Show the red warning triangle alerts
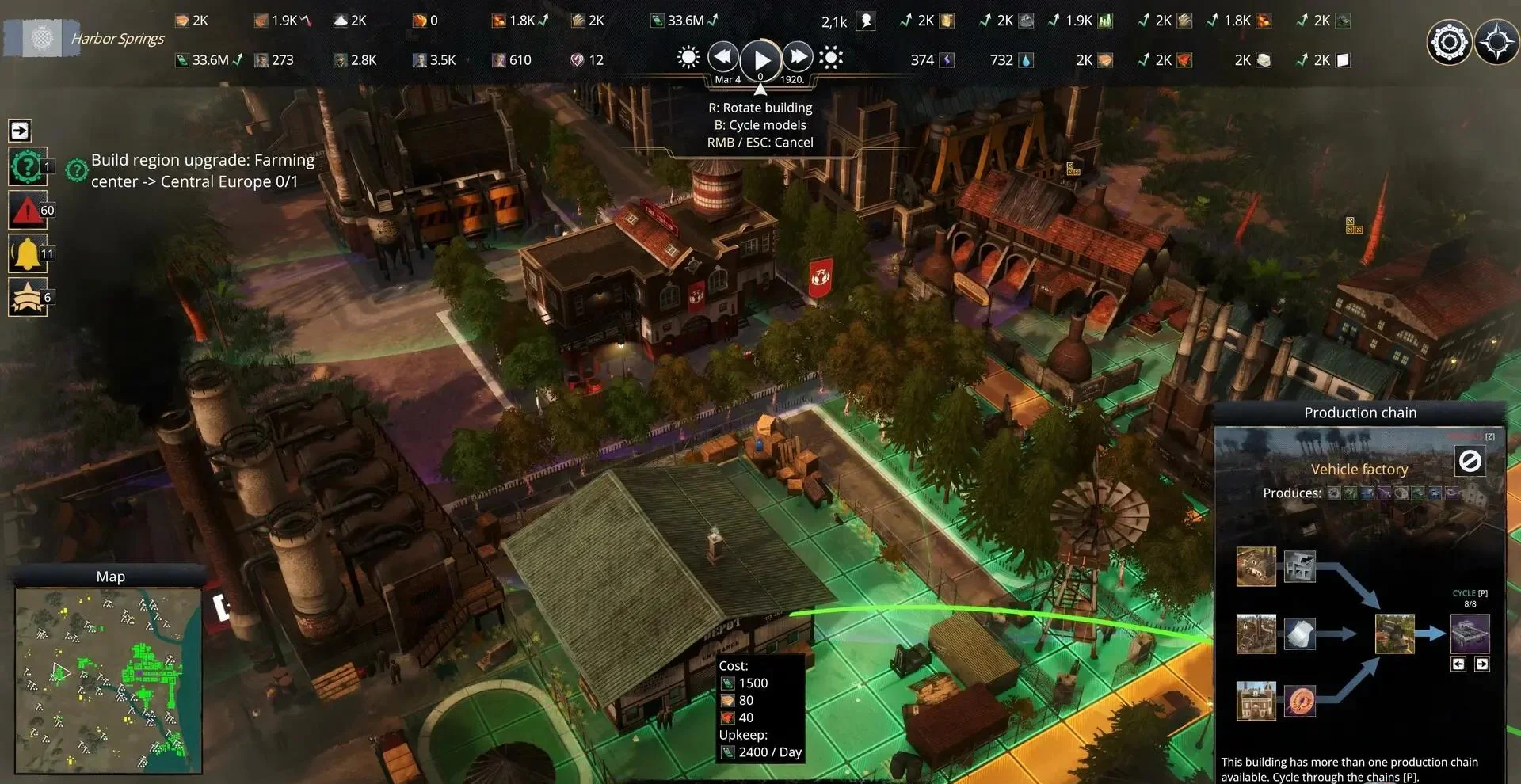 pos(27,211)
